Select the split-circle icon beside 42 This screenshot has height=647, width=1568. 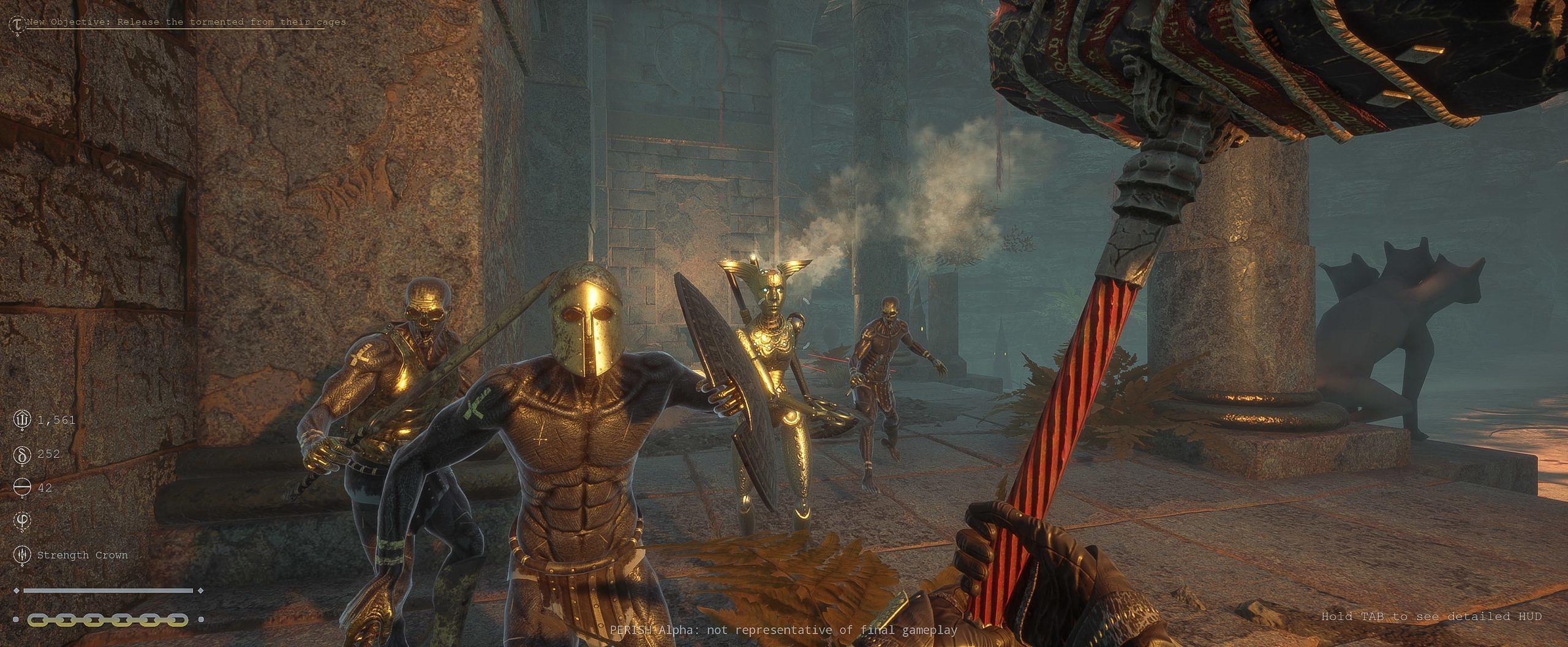21,488
